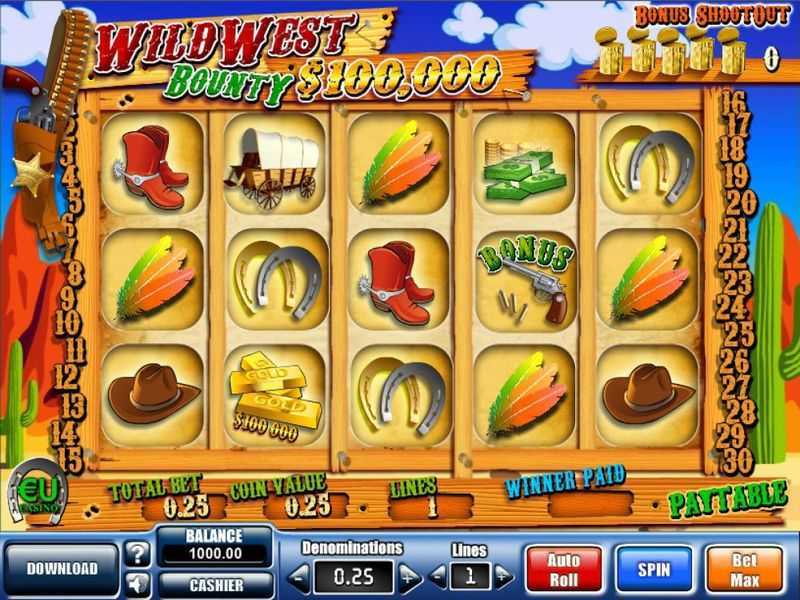The width and height of the screenshot is (800, 600).
Task: Increase the denomination with the plus arrow
Action: pyautogui.click(x=409, y=576)
